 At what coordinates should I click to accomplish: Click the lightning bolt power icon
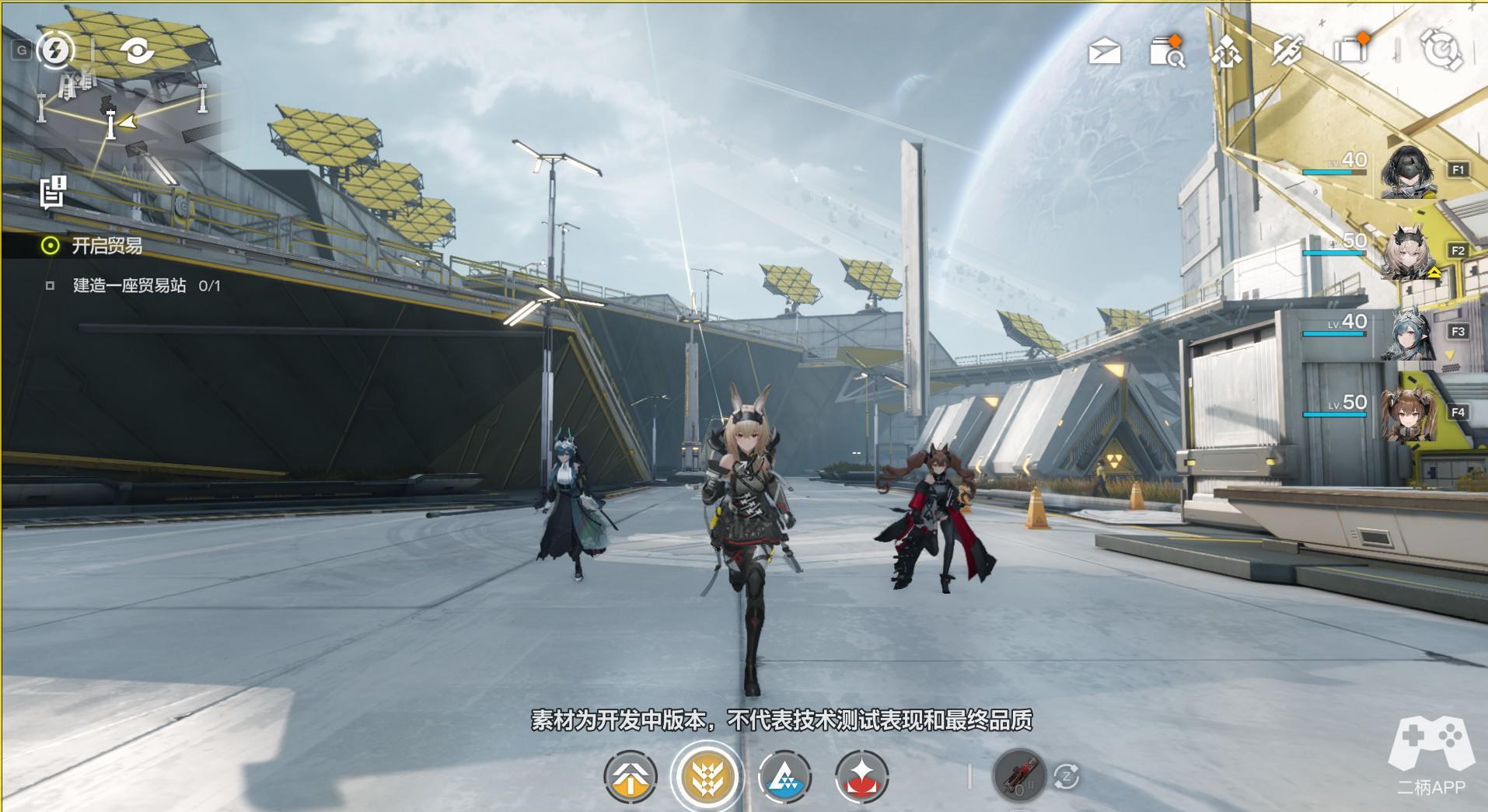click(x=54, y=51)
